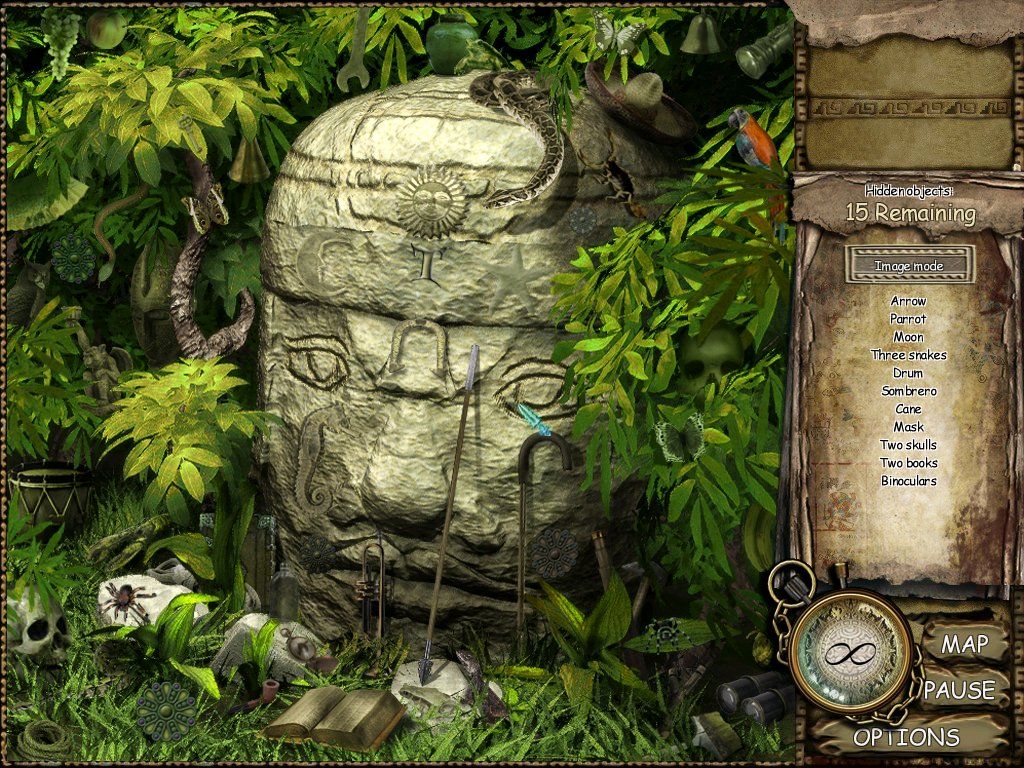The width and height of the screenshot is (1024, 768).
Task: Toggle the Image mode button
Action: (908, 266)
